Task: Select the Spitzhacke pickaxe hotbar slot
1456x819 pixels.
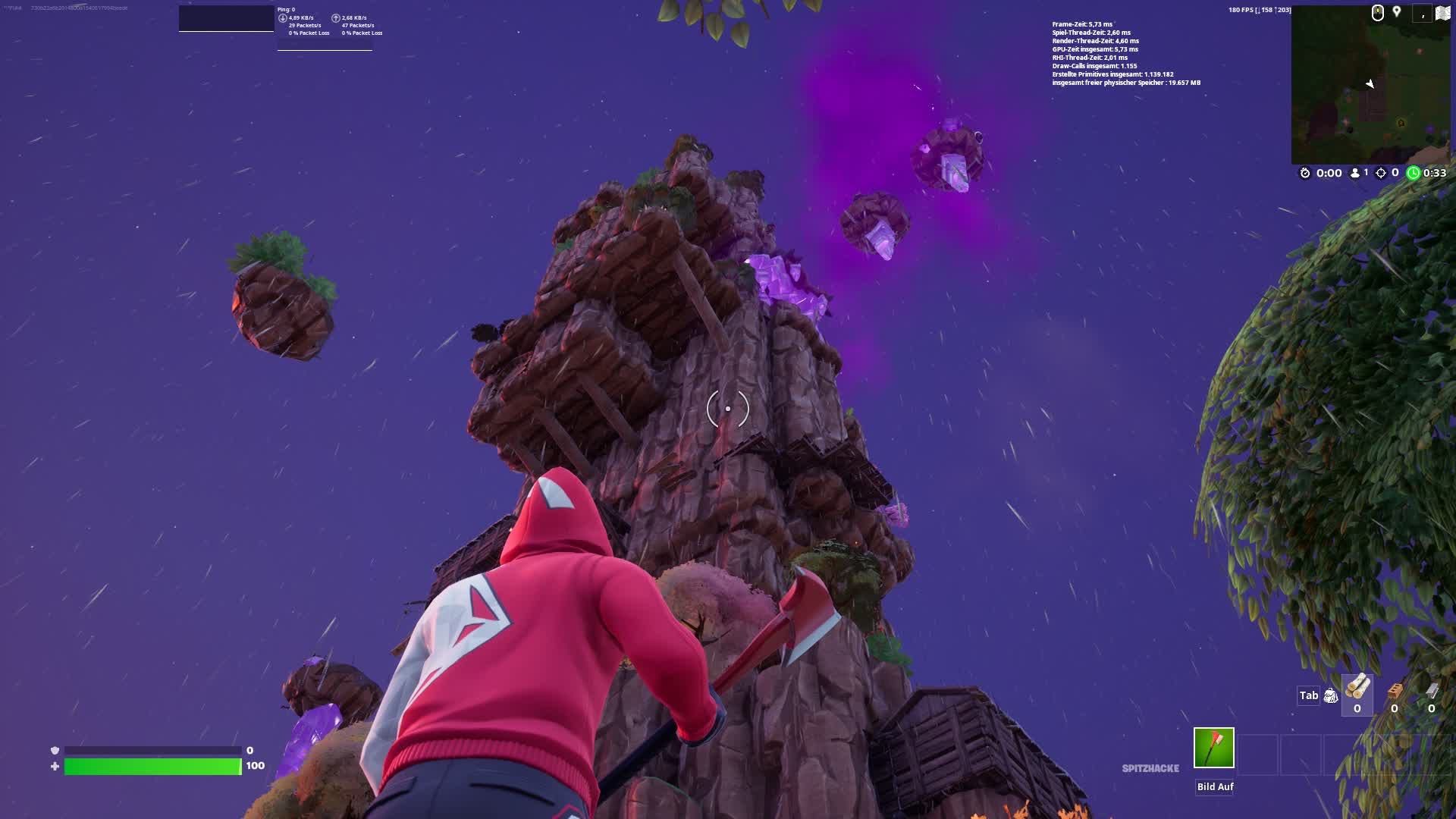Action: click(1213, 748)
